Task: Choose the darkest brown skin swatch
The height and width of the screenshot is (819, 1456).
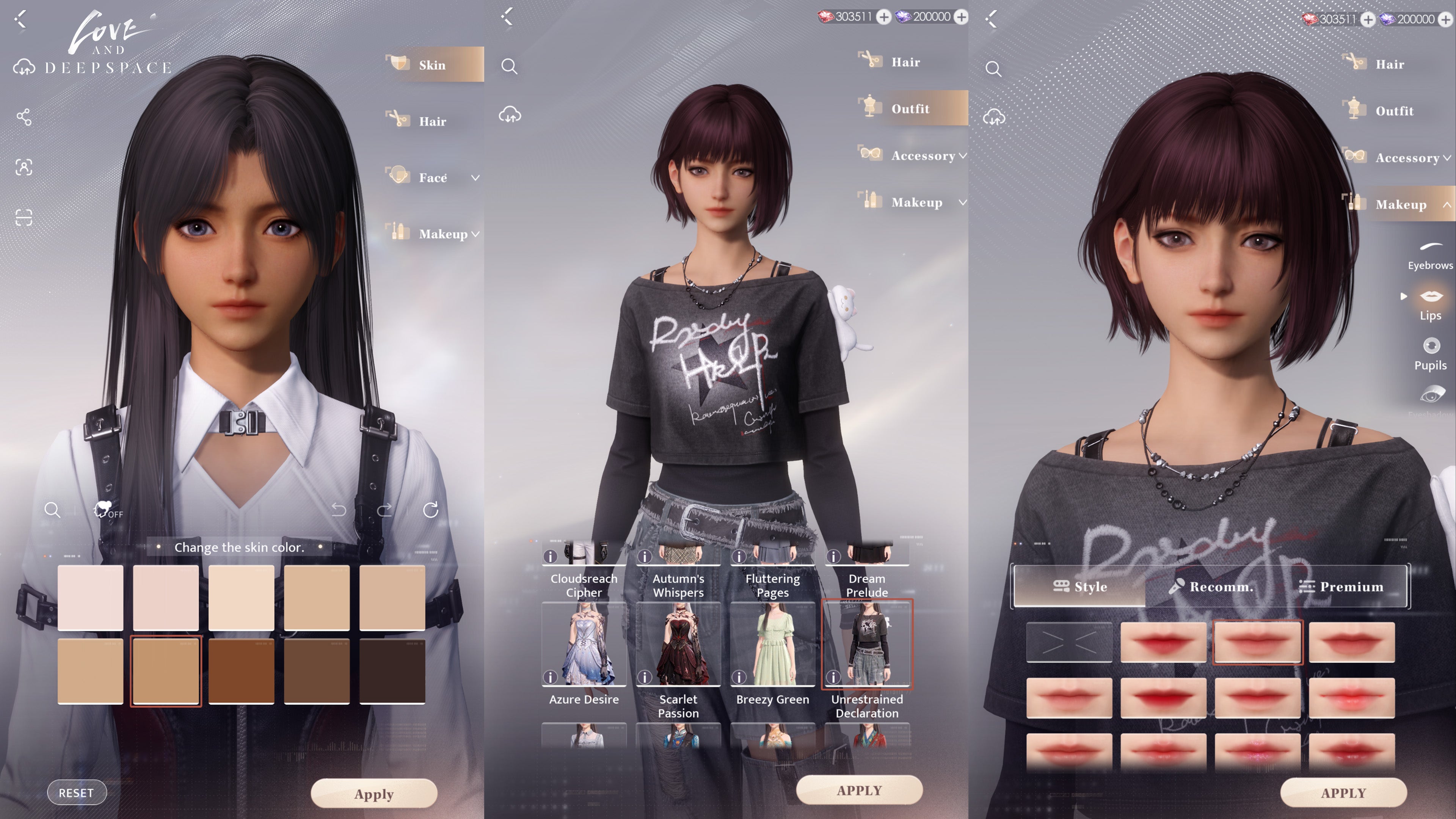Action: point(392,671)
